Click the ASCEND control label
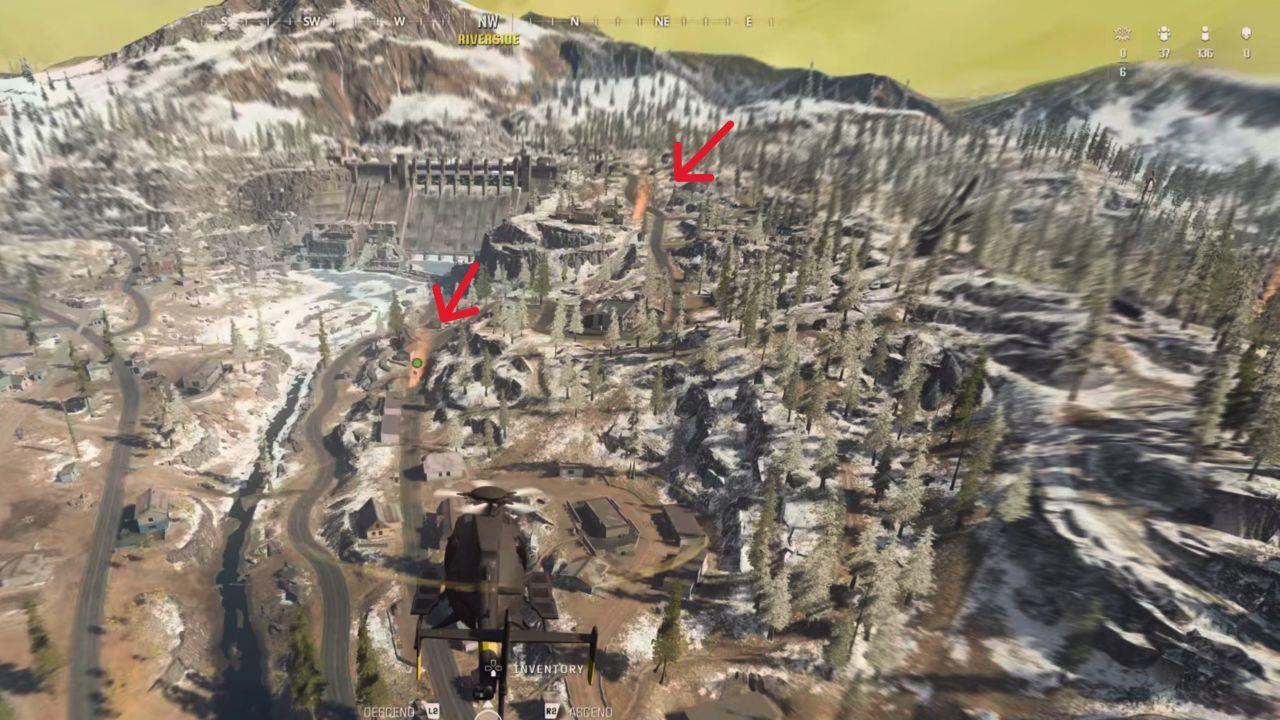The height and width of the screenshot is (720, 1280). (x=592, y=712)
